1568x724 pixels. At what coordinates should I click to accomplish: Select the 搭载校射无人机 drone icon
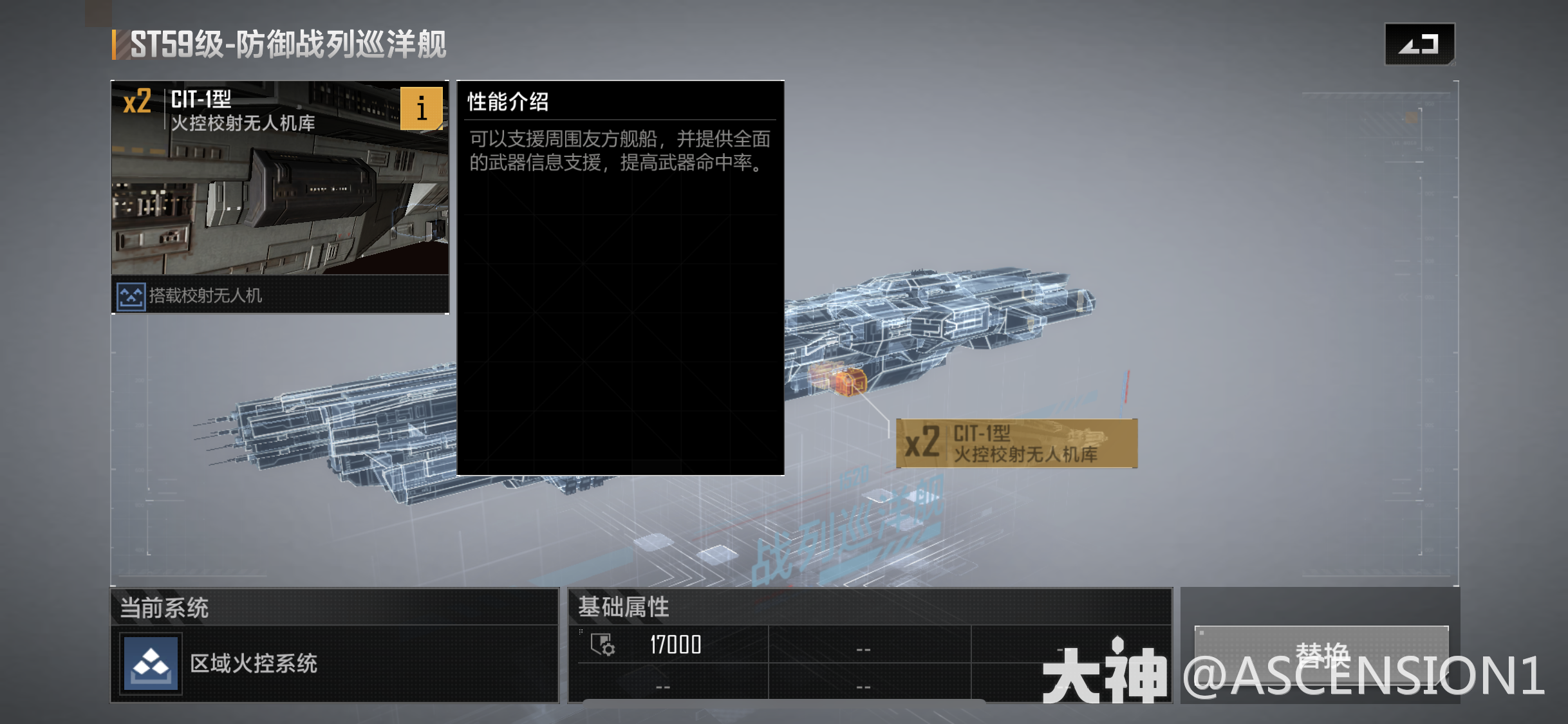click(x=131, y=298)
